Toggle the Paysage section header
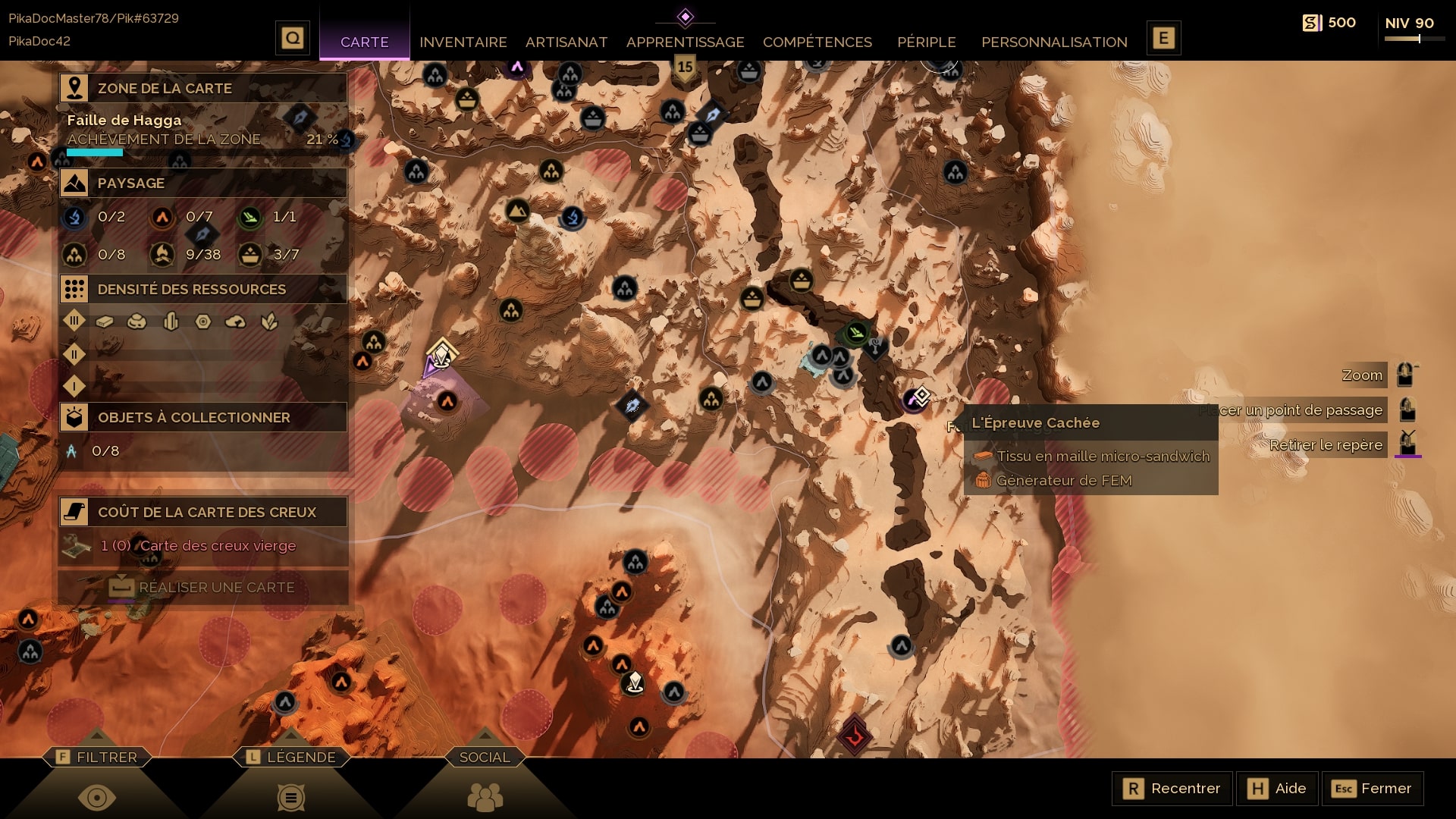Screen dimensions: 1456x819 tap(203, 183)
